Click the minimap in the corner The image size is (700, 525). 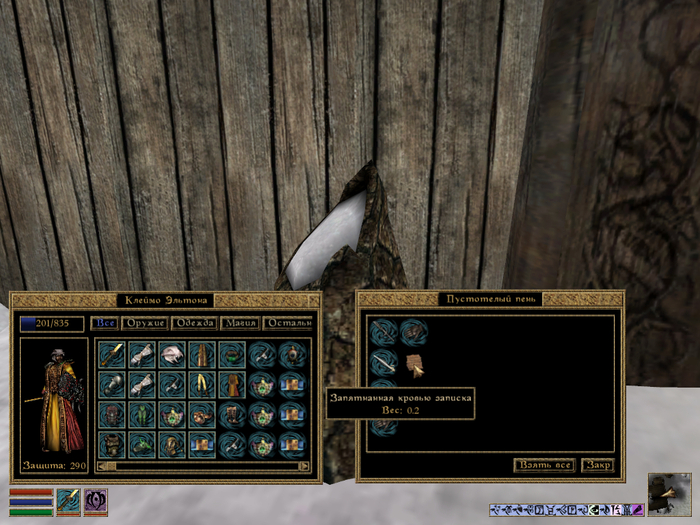point(669,493)
